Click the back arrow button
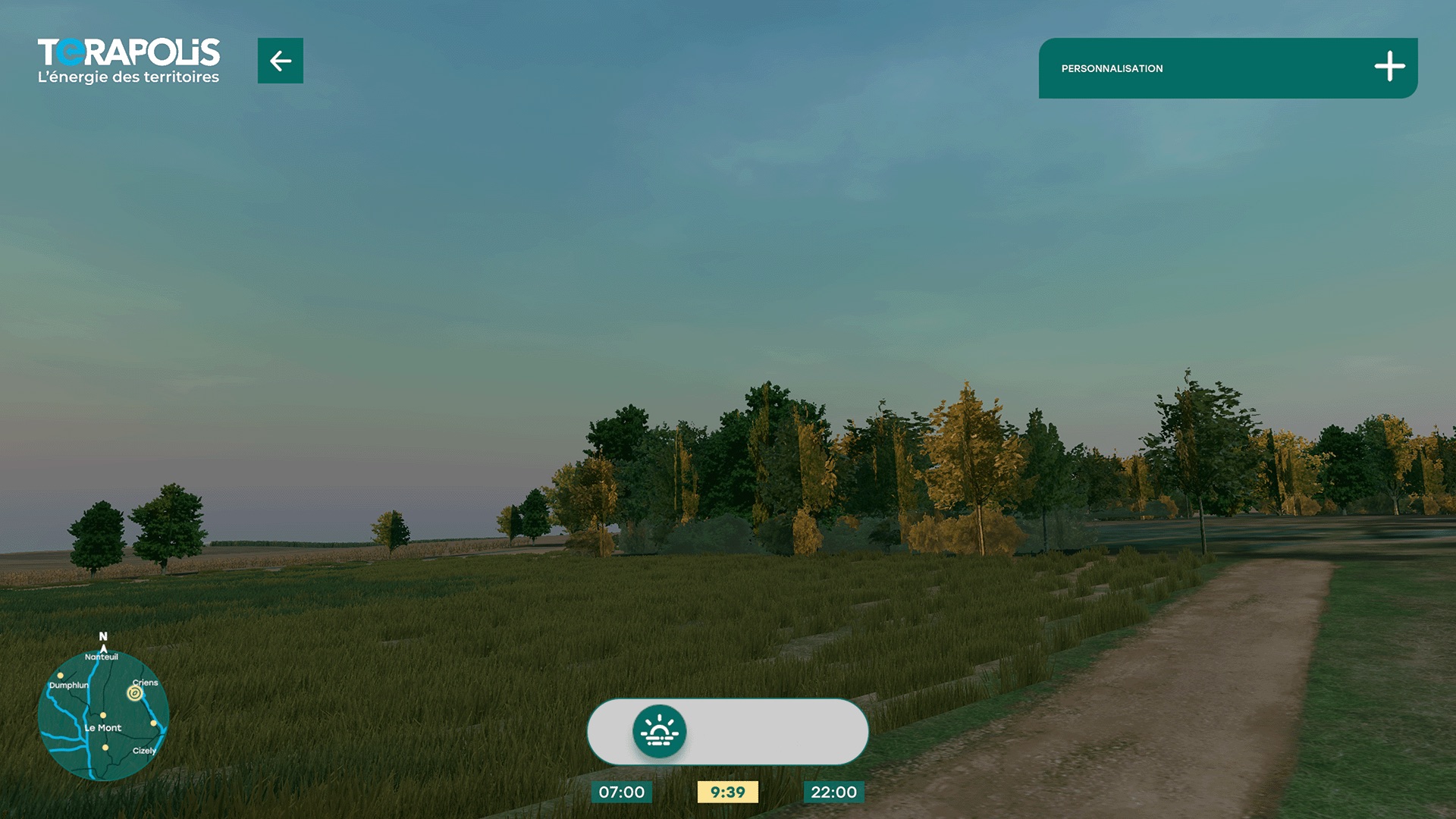 point(280,61)
